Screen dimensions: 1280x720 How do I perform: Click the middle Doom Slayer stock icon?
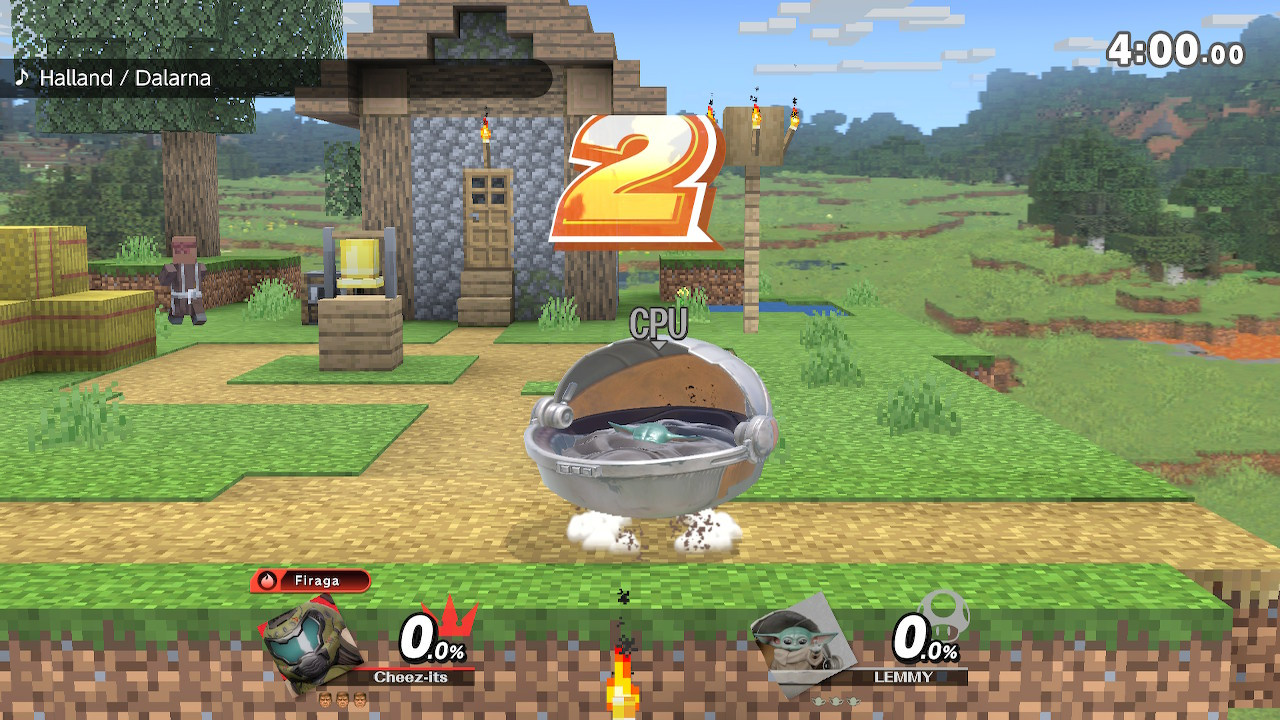342,700
